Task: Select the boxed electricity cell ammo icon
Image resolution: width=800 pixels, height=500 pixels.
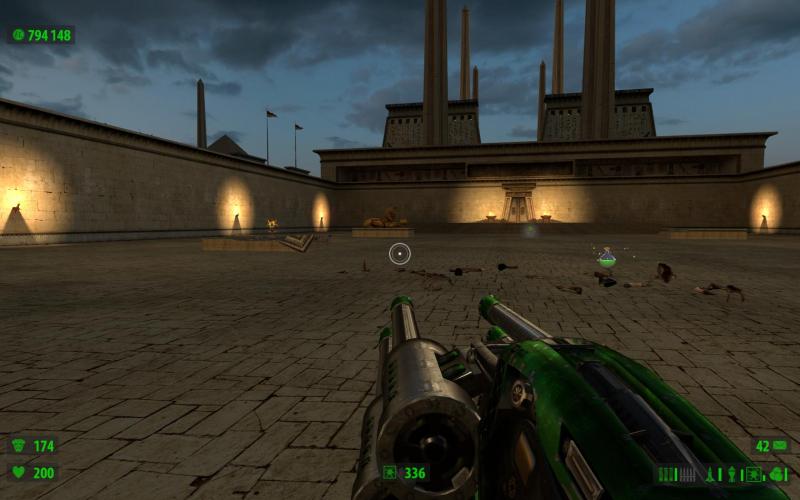Action: (x=754, y=474)
